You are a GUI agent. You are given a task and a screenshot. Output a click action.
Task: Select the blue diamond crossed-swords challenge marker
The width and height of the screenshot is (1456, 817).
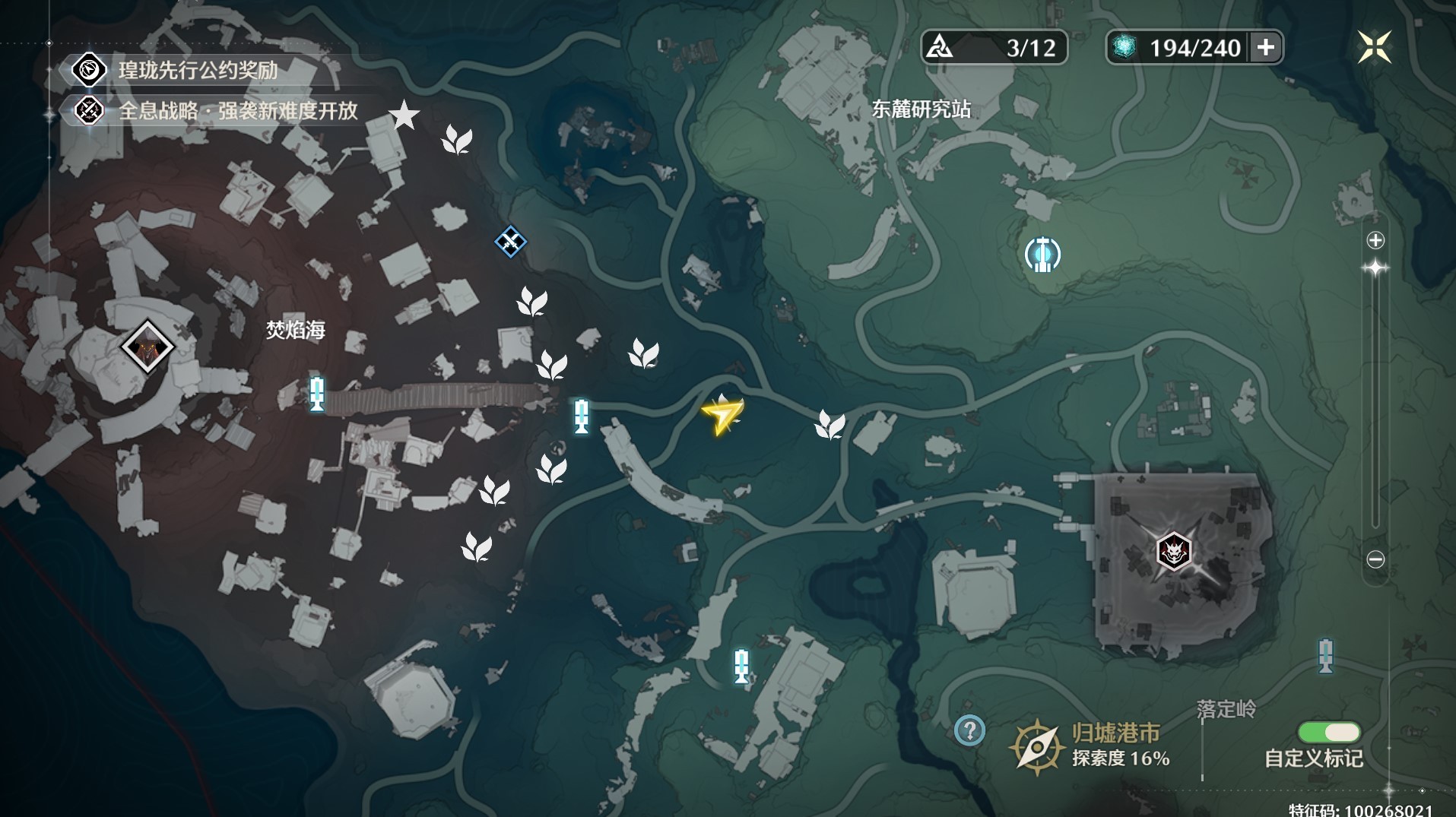pyautogui.click(x=510, y=242)
